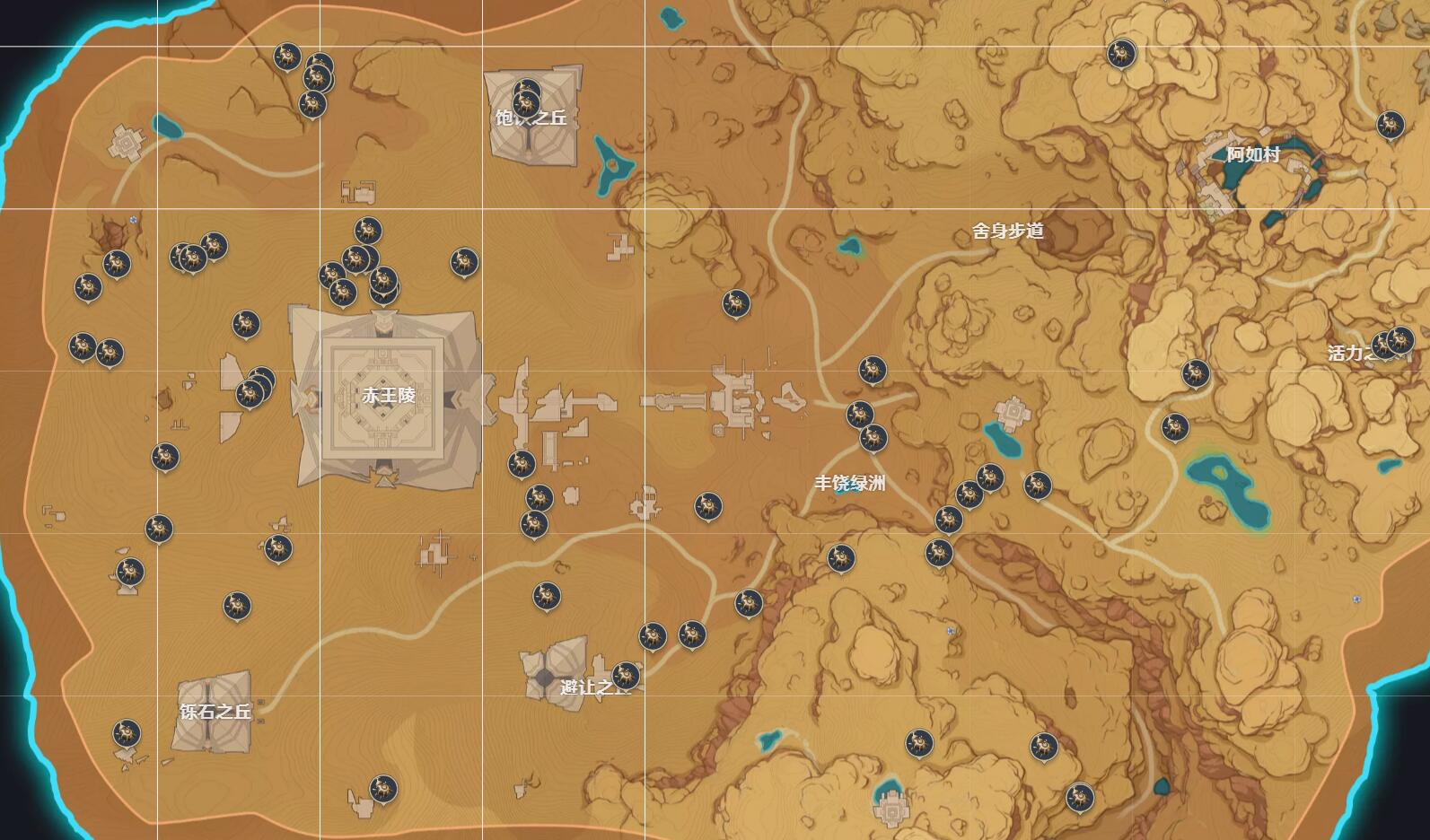
Task: Choose the scarab marker directly above 丰饶绿洲 label
Action: pos(873,438)
